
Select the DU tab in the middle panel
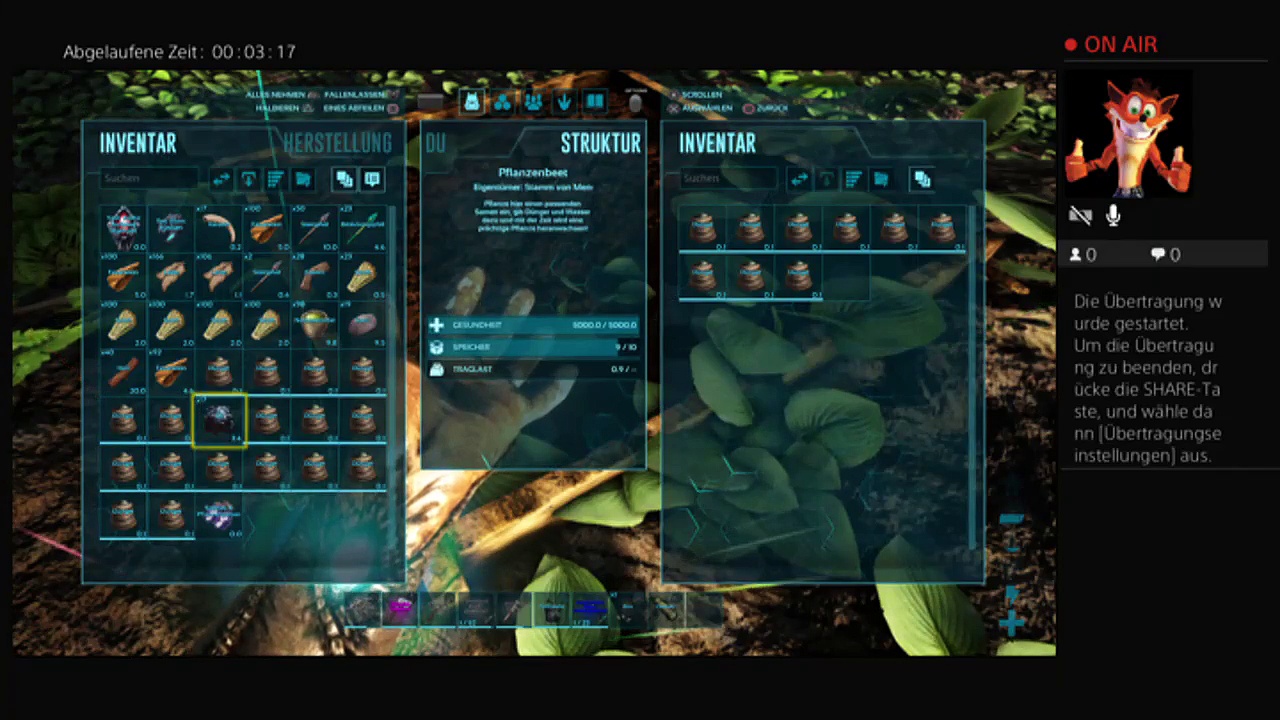pyautogui.click(x=436, y=143)
